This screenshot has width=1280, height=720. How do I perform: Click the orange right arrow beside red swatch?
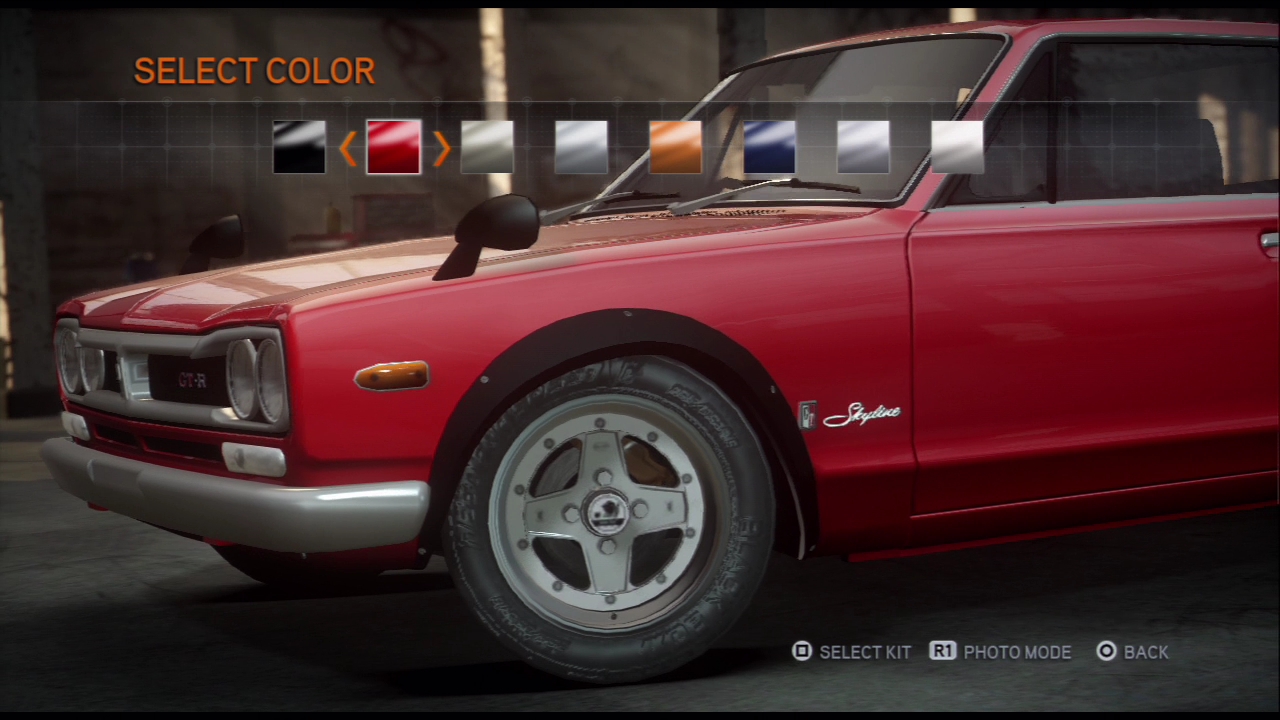tap(441, 148)
